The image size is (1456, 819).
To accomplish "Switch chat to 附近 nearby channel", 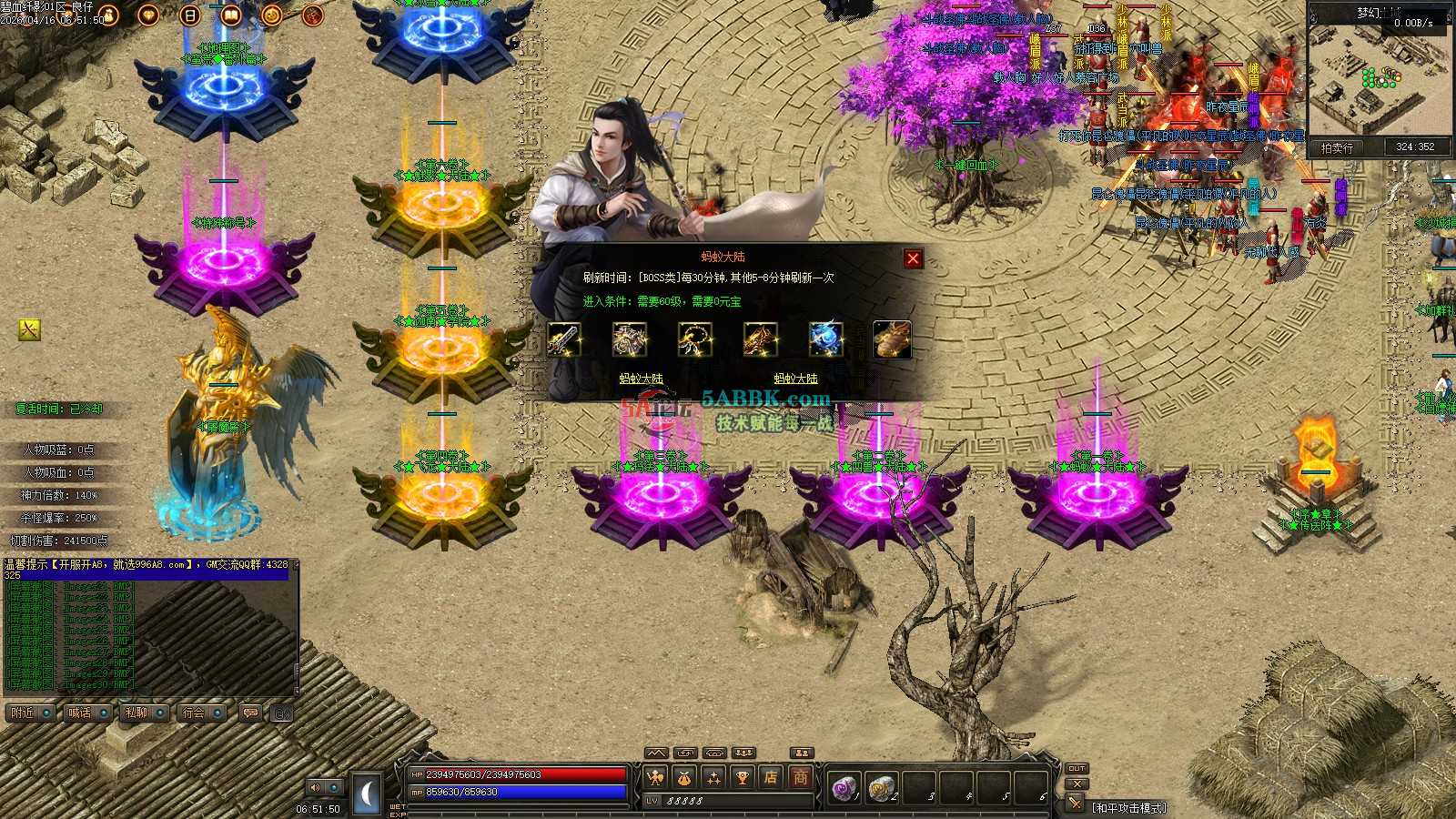I will pyautogui.click(x=23, y=713).
